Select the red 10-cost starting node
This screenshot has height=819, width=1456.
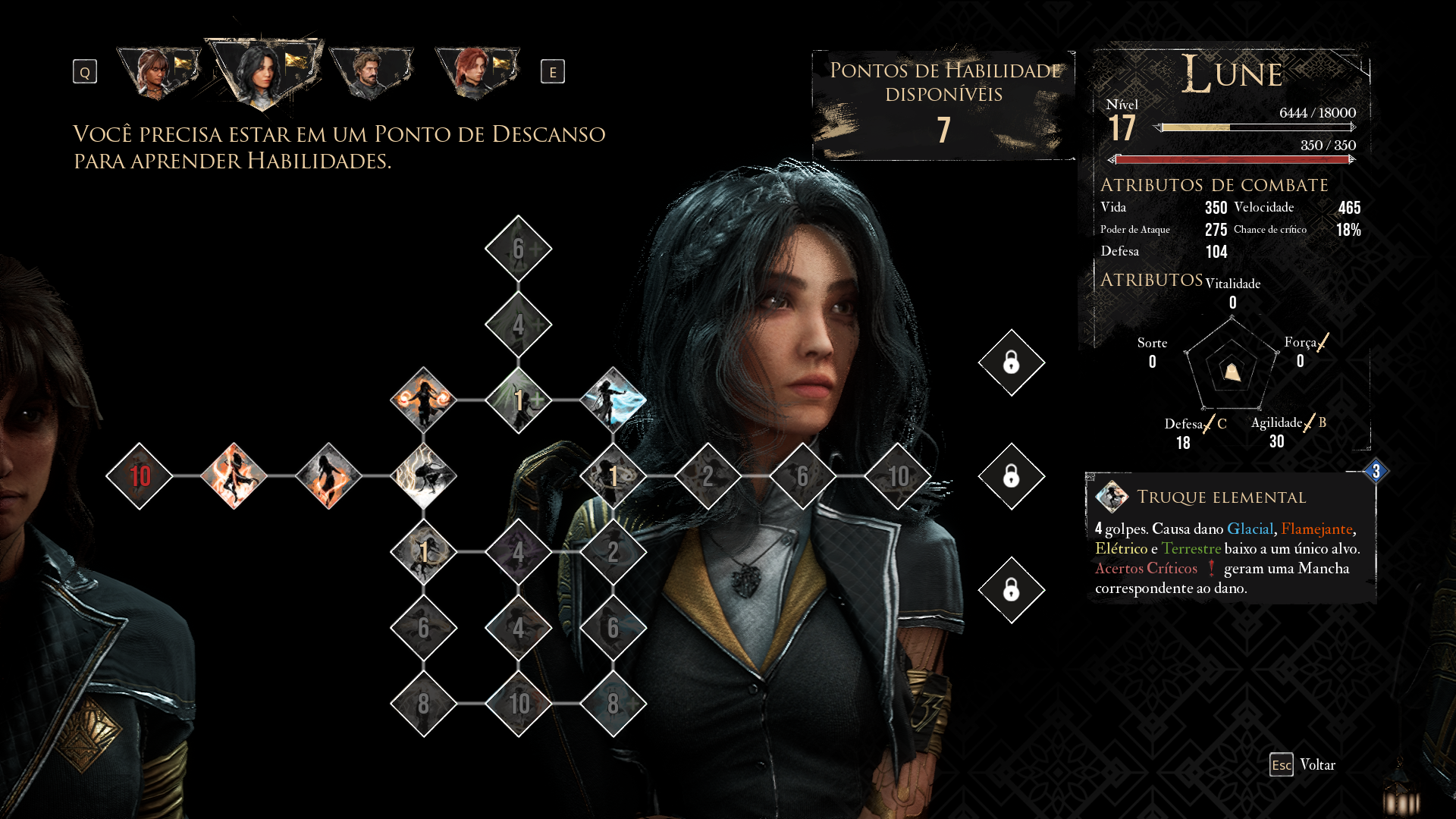pyautogui.click(x=140, y=476)
